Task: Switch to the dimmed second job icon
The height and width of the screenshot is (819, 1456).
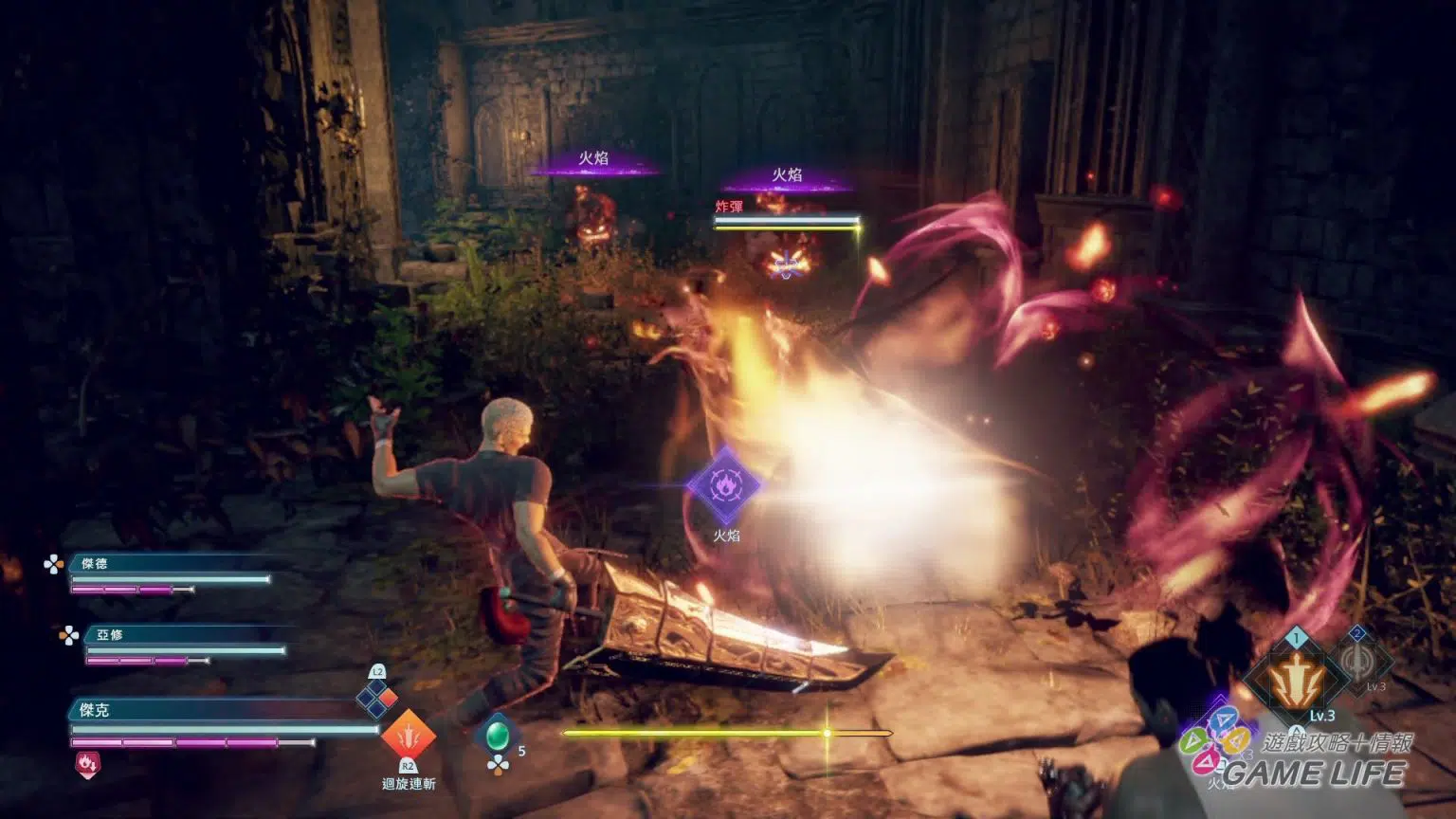Action: point(1362,663)
